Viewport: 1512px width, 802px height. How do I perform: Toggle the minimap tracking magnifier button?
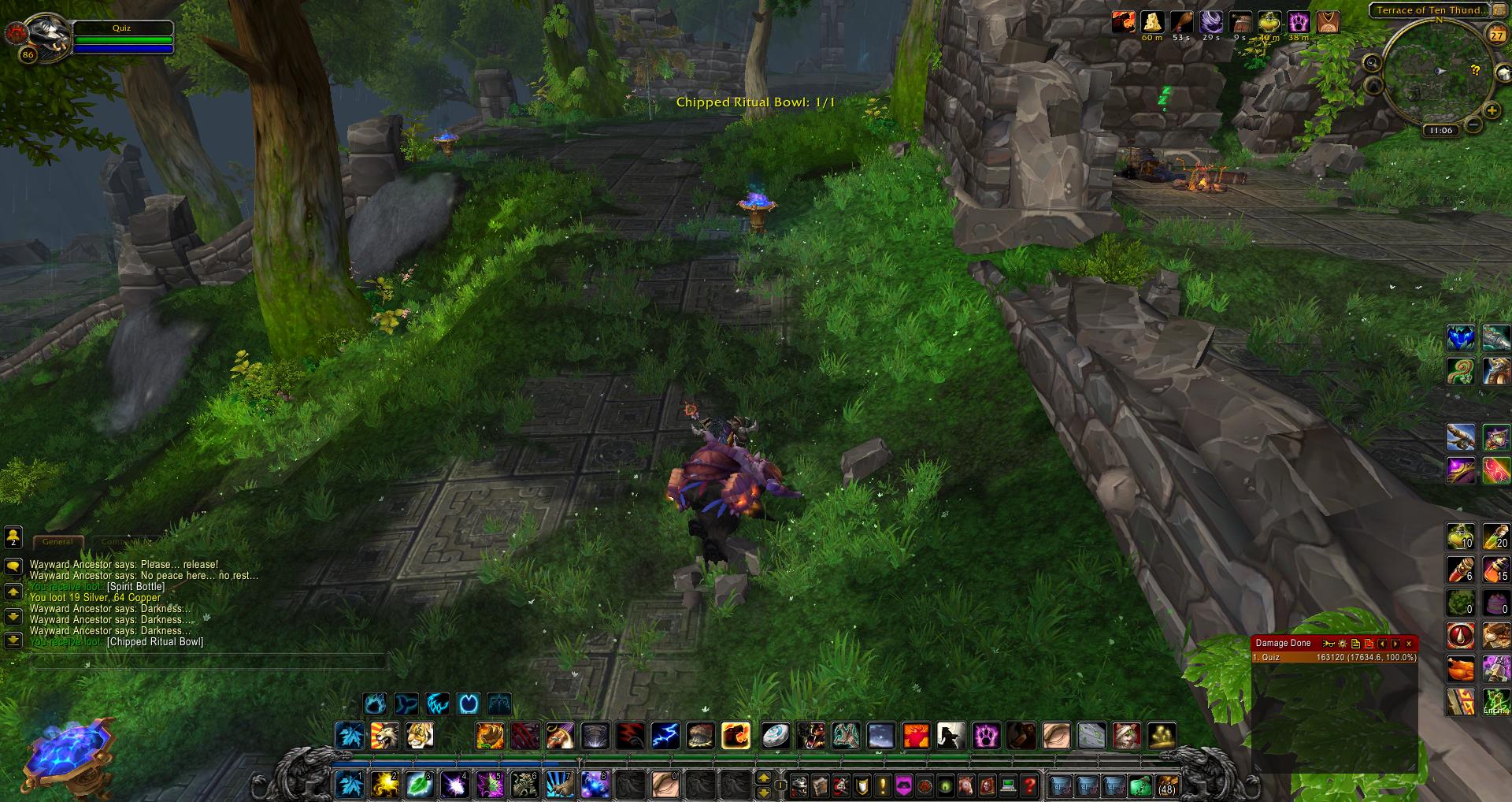click(1372, 63)
